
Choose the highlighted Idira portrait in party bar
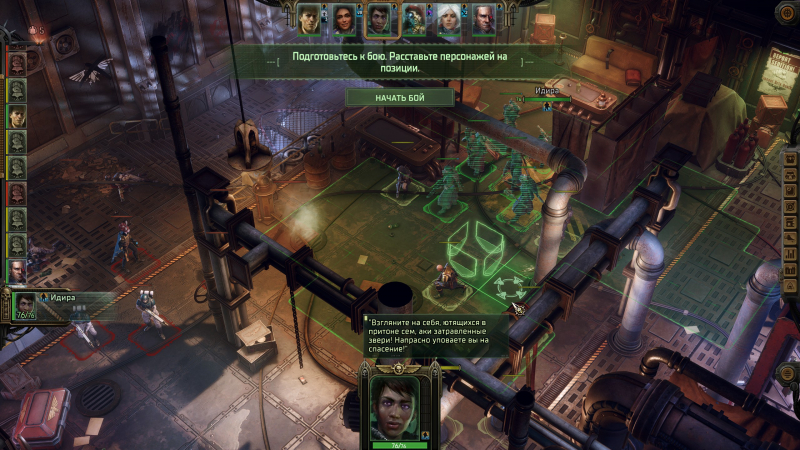[x=379, y=18]
